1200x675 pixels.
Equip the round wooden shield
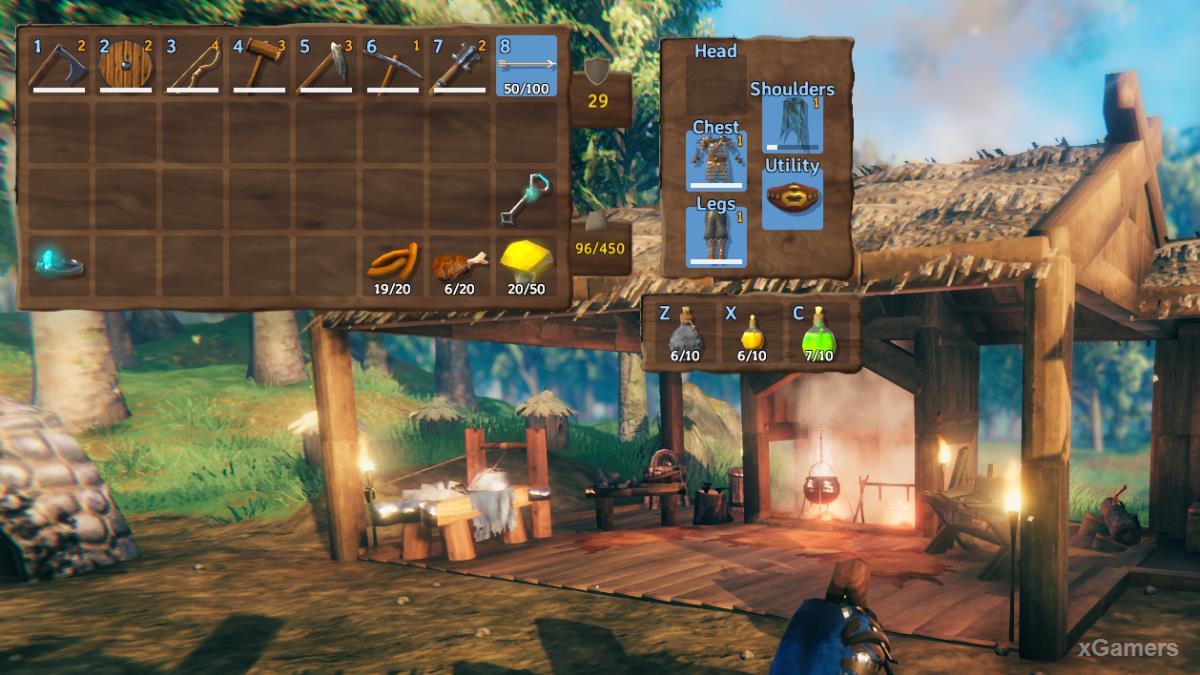126,66
